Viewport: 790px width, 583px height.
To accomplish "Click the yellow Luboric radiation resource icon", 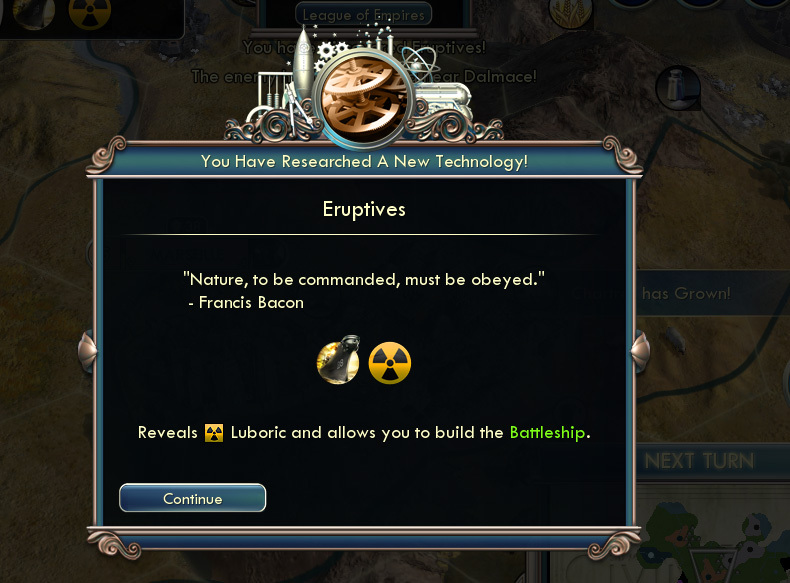I will tap(390, 363).
